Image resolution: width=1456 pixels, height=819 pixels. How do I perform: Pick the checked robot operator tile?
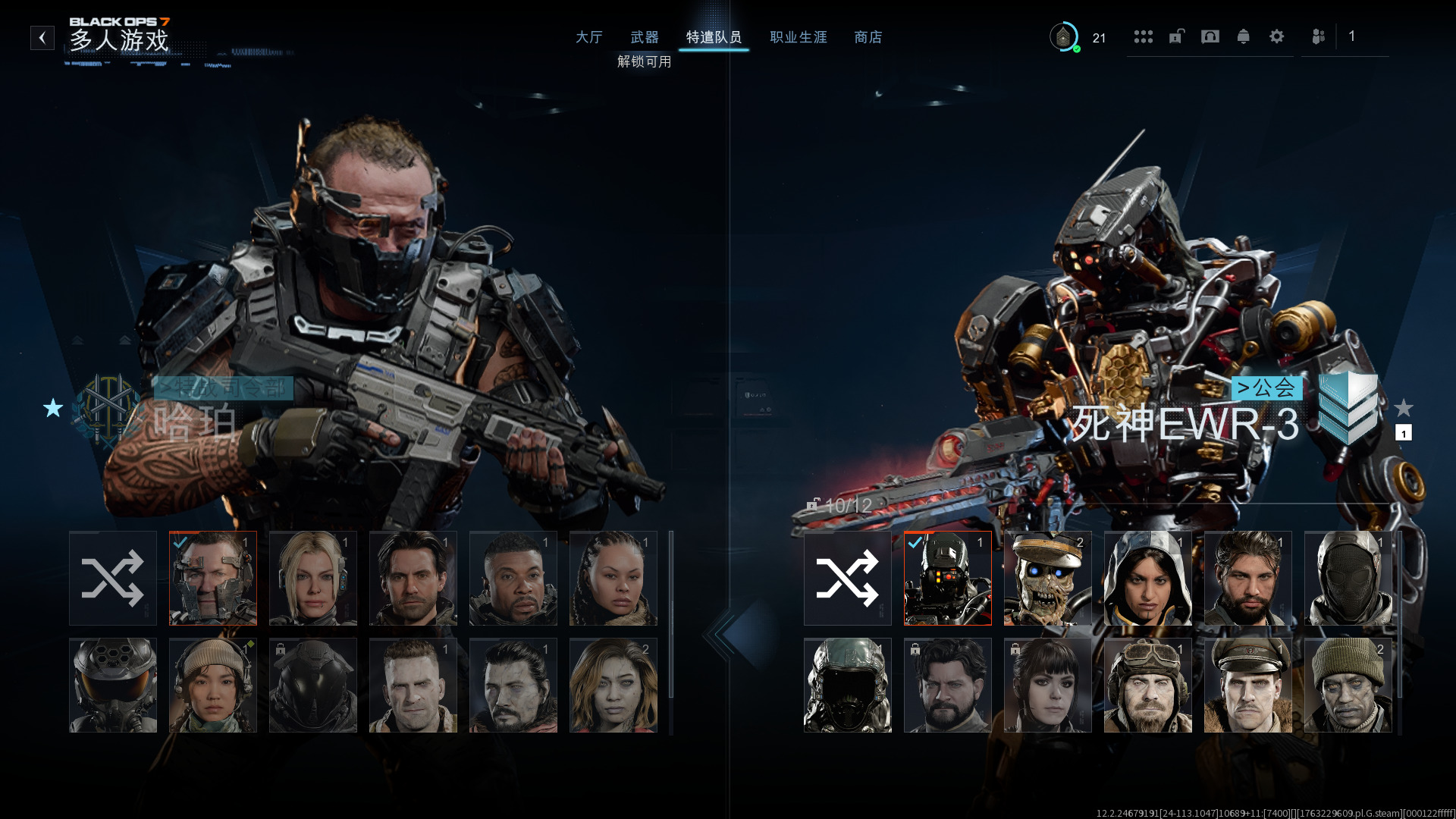[947, 578]
